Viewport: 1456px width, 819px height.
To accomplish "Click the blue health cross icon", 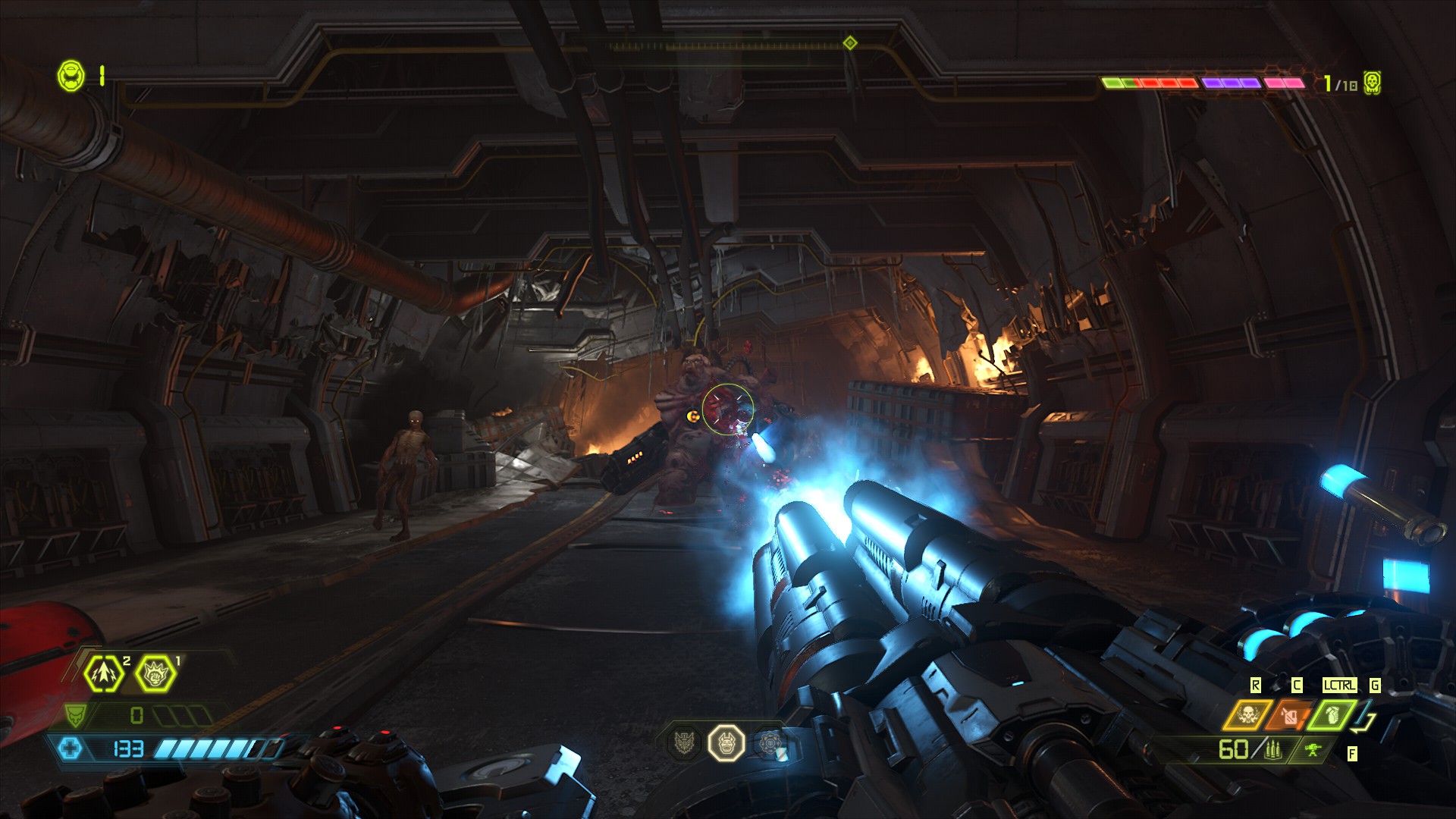I will (x=71, y=748).
